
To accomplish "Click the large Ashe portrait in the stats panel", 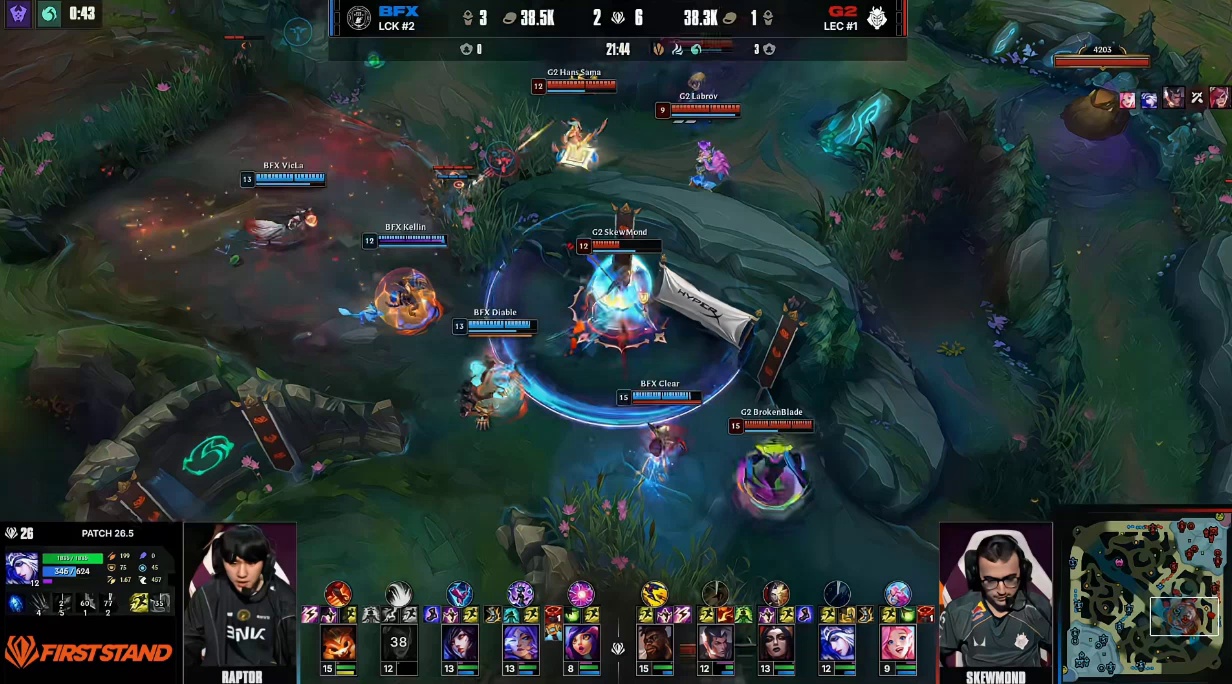I will click(21, 569).
